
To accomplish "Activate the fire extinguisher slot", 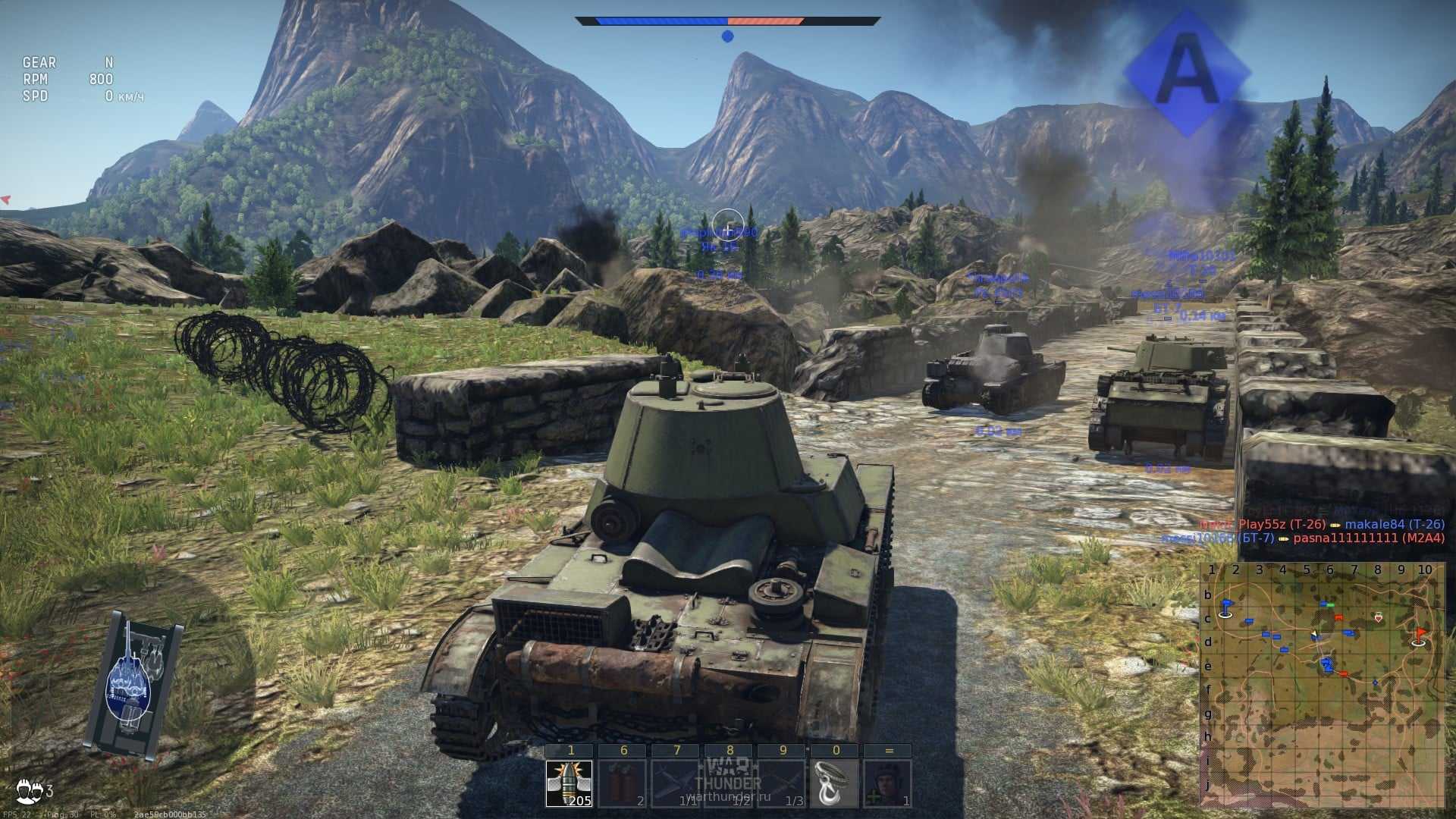I will pyautogui.click(x=623, y=783).
